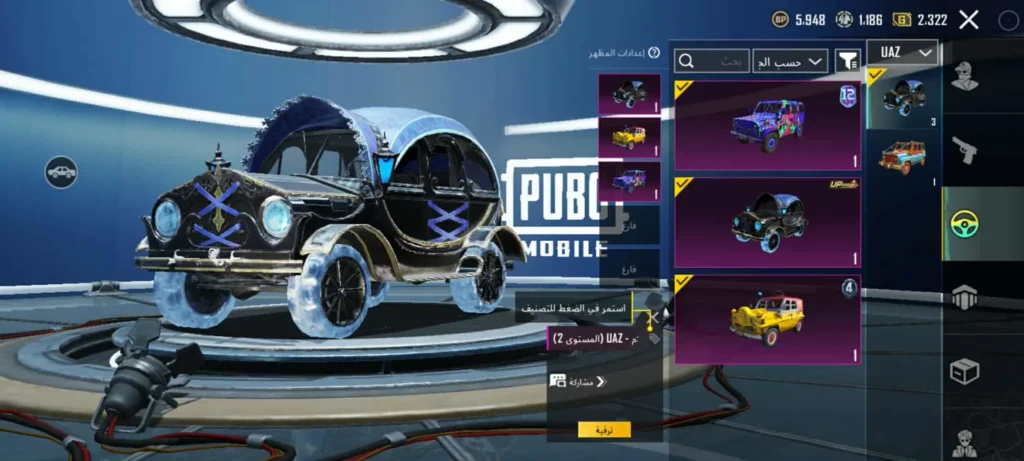1024x461 pixels.
Task: Open the appearance settings help icon
Action: tap(654, 52)
